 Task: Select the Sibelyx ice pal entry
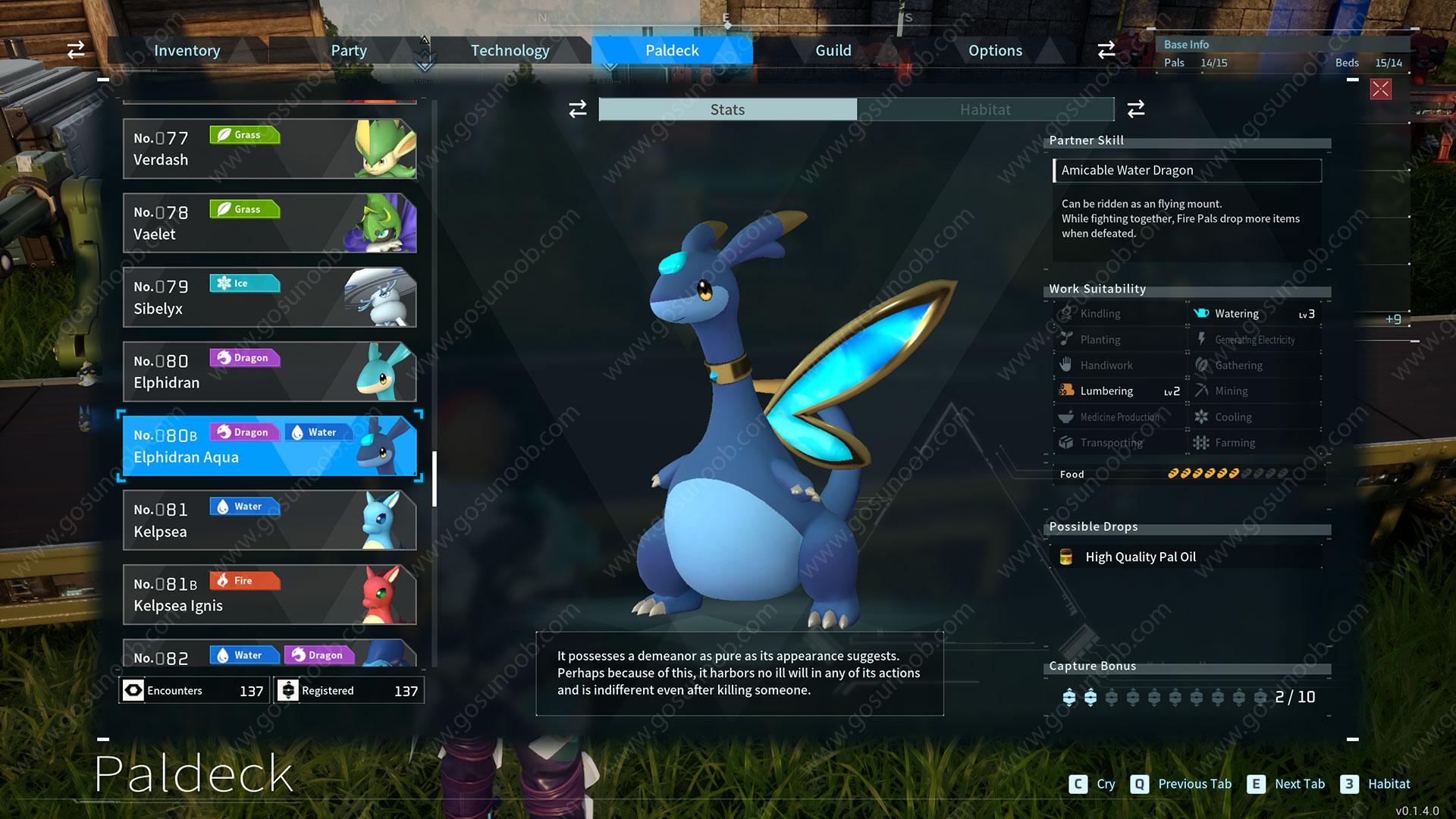[269, 297]
